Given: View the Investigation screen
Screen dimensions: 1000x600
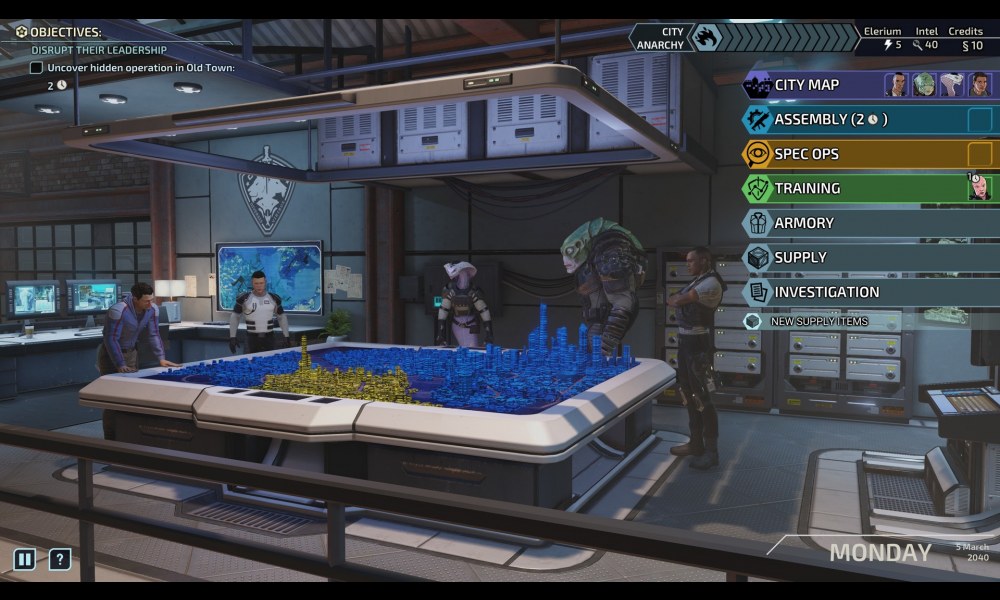Looking at the screenshot, I should coord(826,292).
